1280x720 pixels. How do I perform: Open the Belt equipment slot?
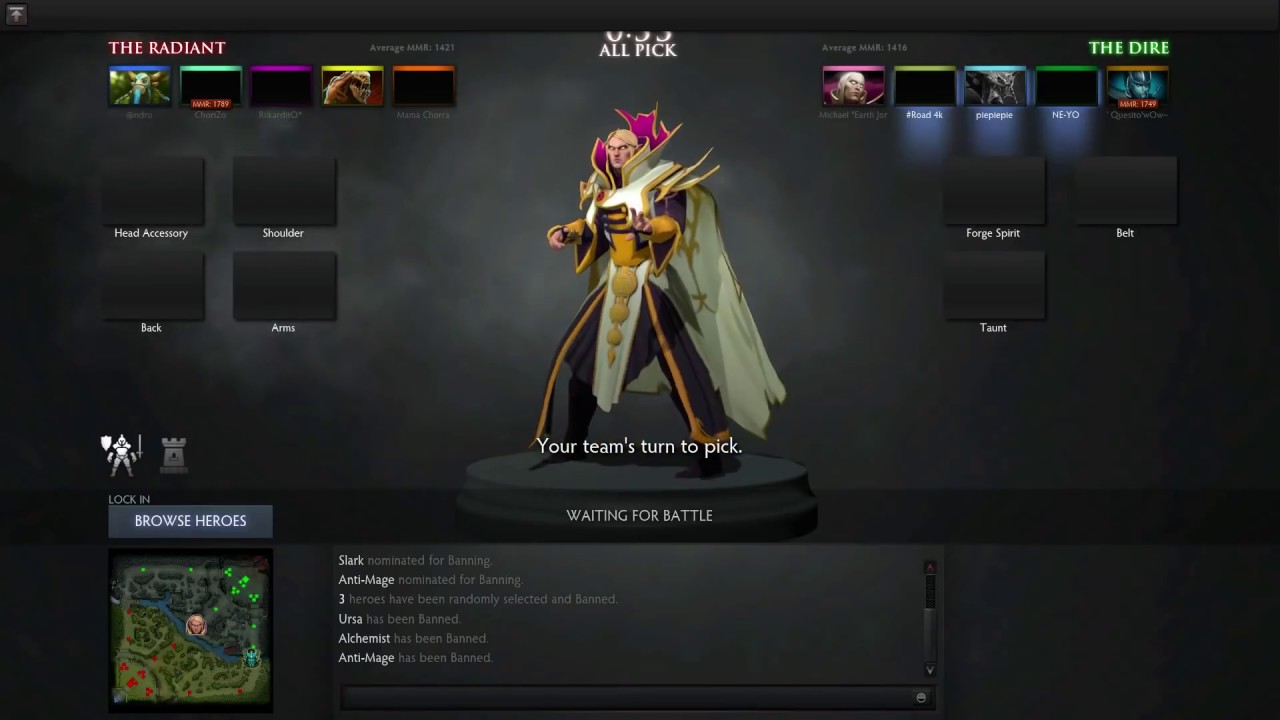pyautogui.click(x=1124, y=190)
